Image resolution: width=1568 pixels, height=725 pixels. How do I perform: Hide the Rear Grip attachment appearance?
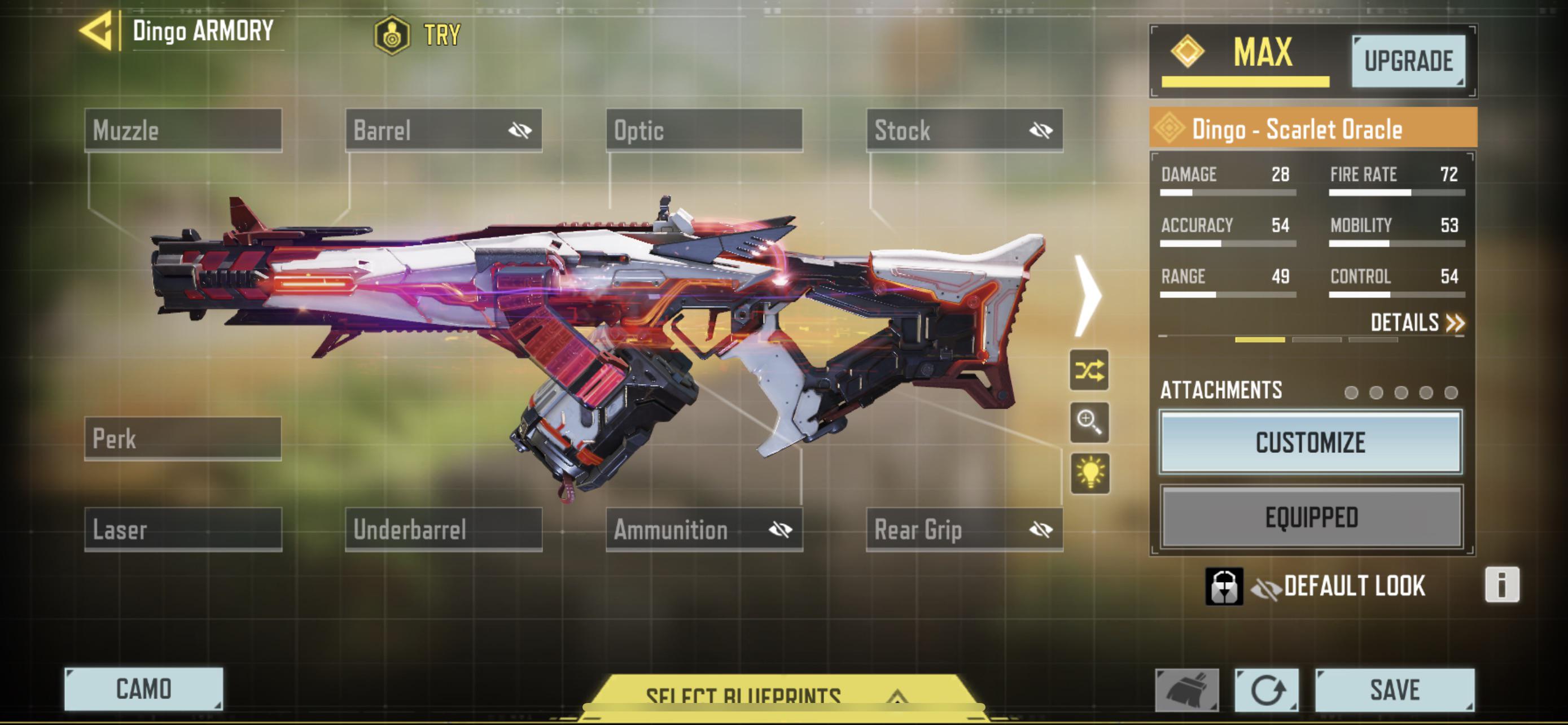tap(1041, 530)
